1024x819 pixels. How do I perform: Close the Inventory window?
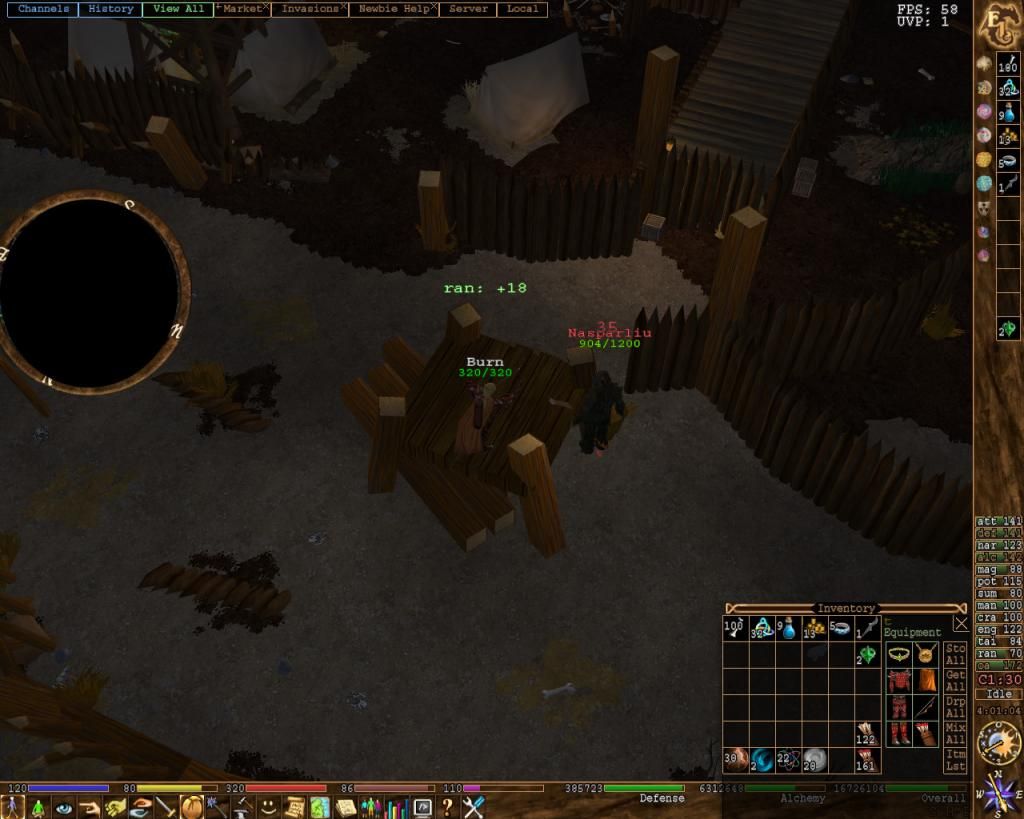coord(960,624)
